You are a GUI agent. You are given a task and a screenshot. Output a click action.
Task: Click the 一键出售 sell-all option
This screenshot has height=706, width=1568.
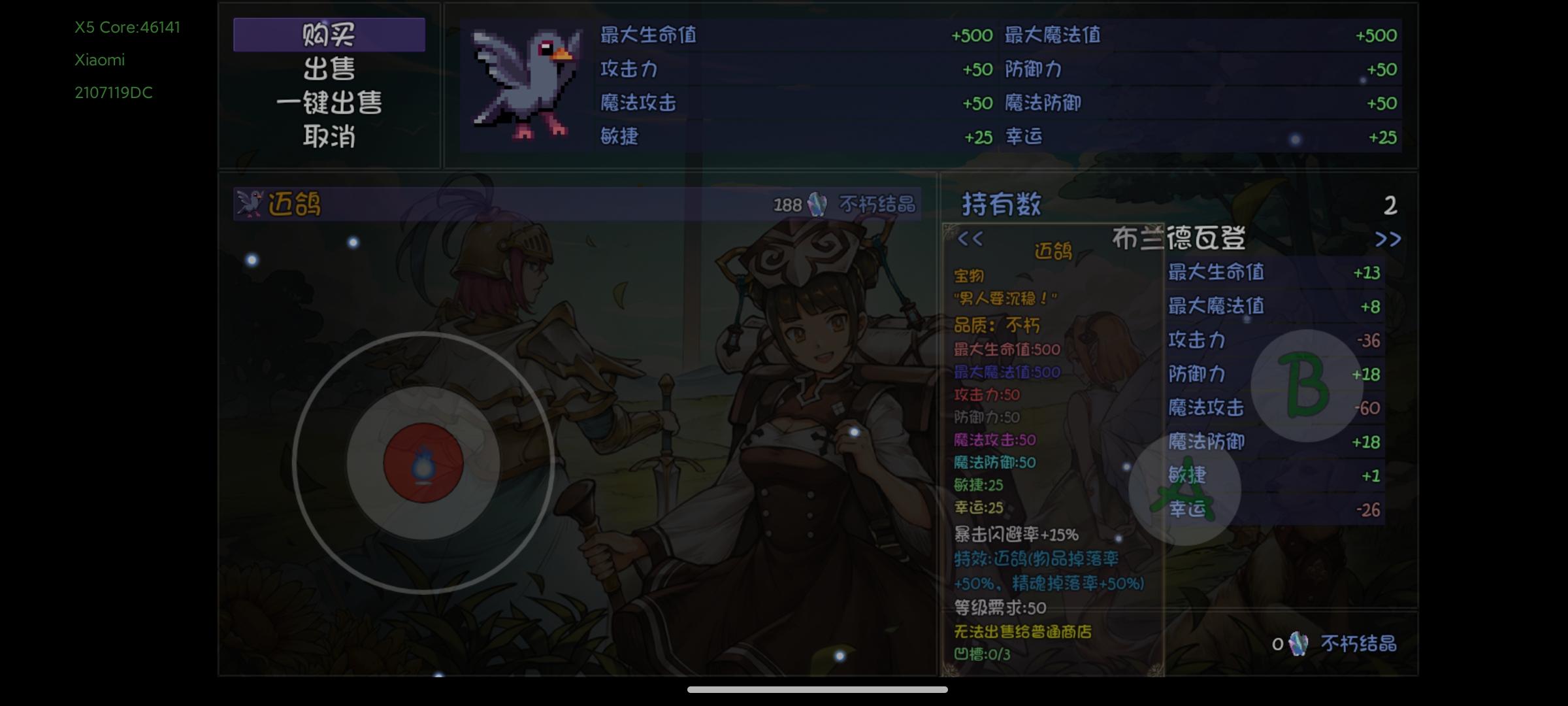[x=330, y=103]
